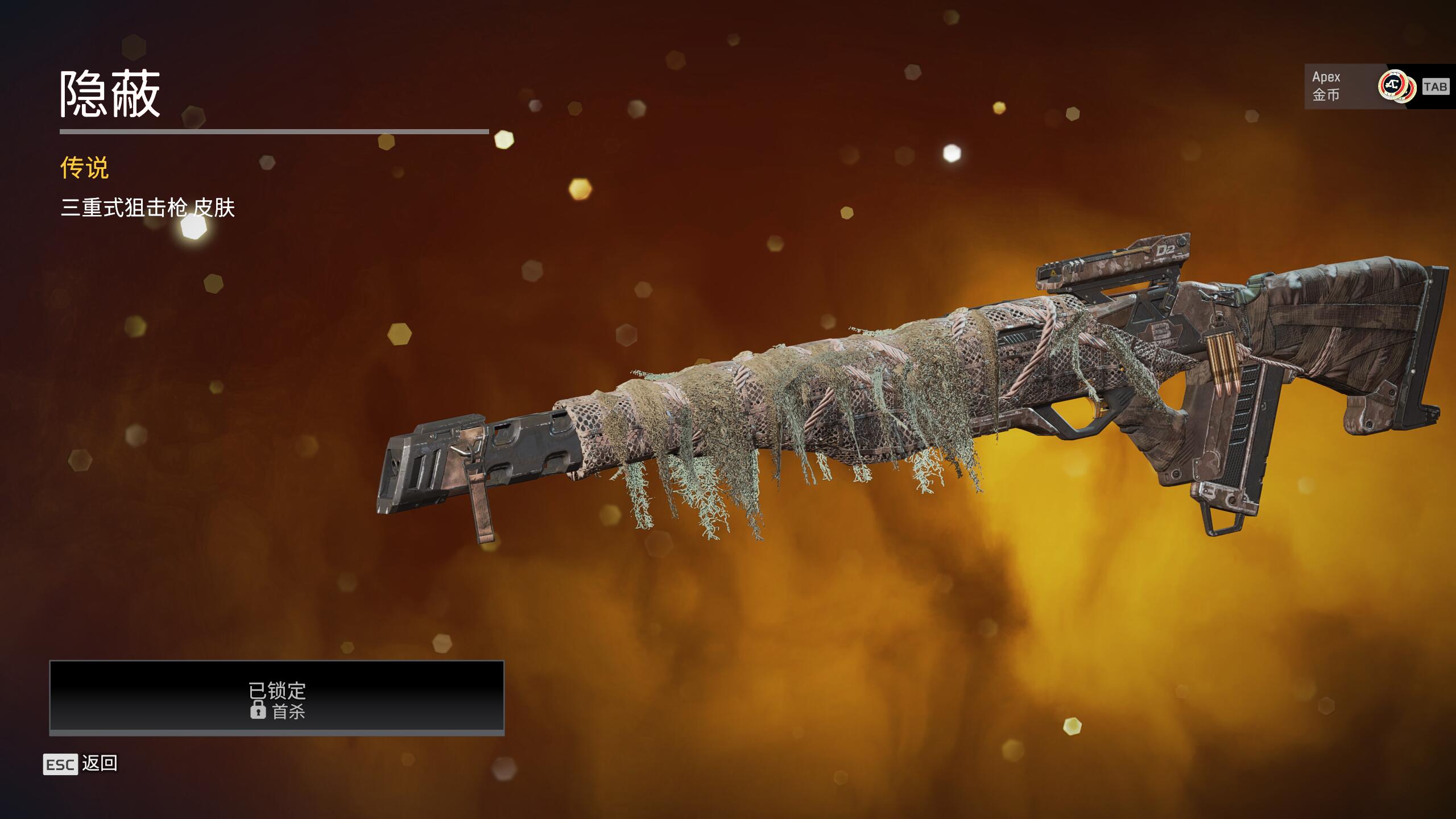1456x819 pixels.
Task: Click the locked 已锁定 首杀 button
Action: point(277,697)
